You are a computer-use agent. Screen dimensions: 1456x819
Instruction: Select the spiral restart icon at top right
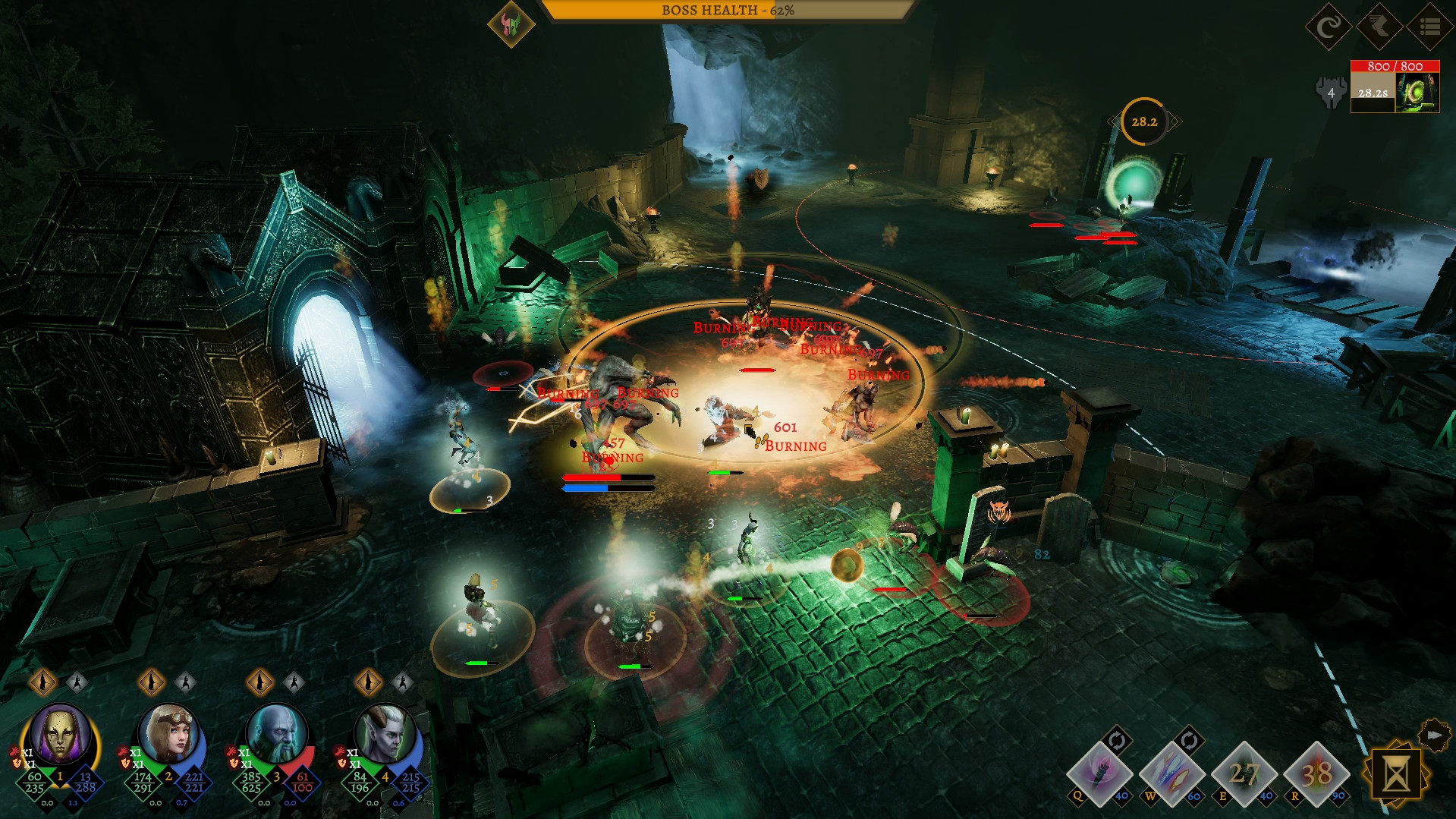pyautogui.click(x=1329, y=28)
